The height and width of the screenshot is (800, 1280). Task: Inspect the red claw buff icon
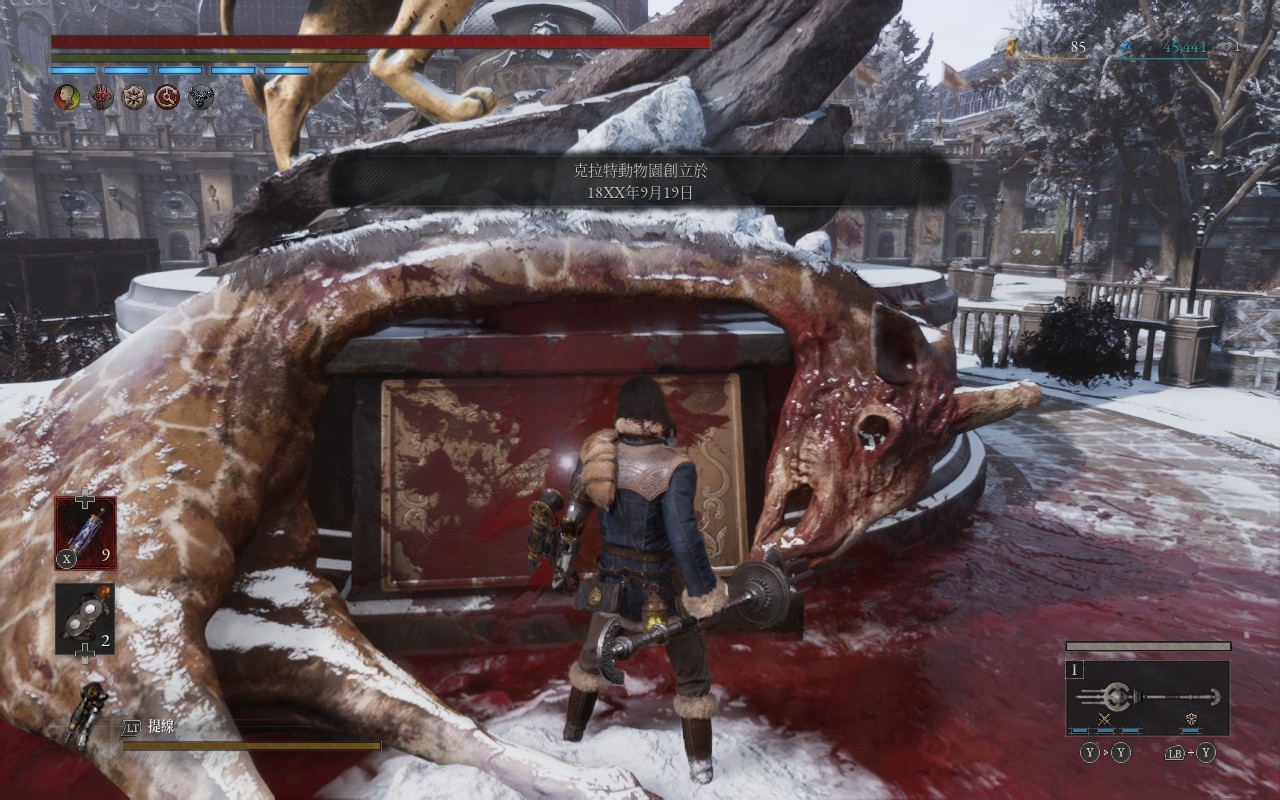pos(101,97)
